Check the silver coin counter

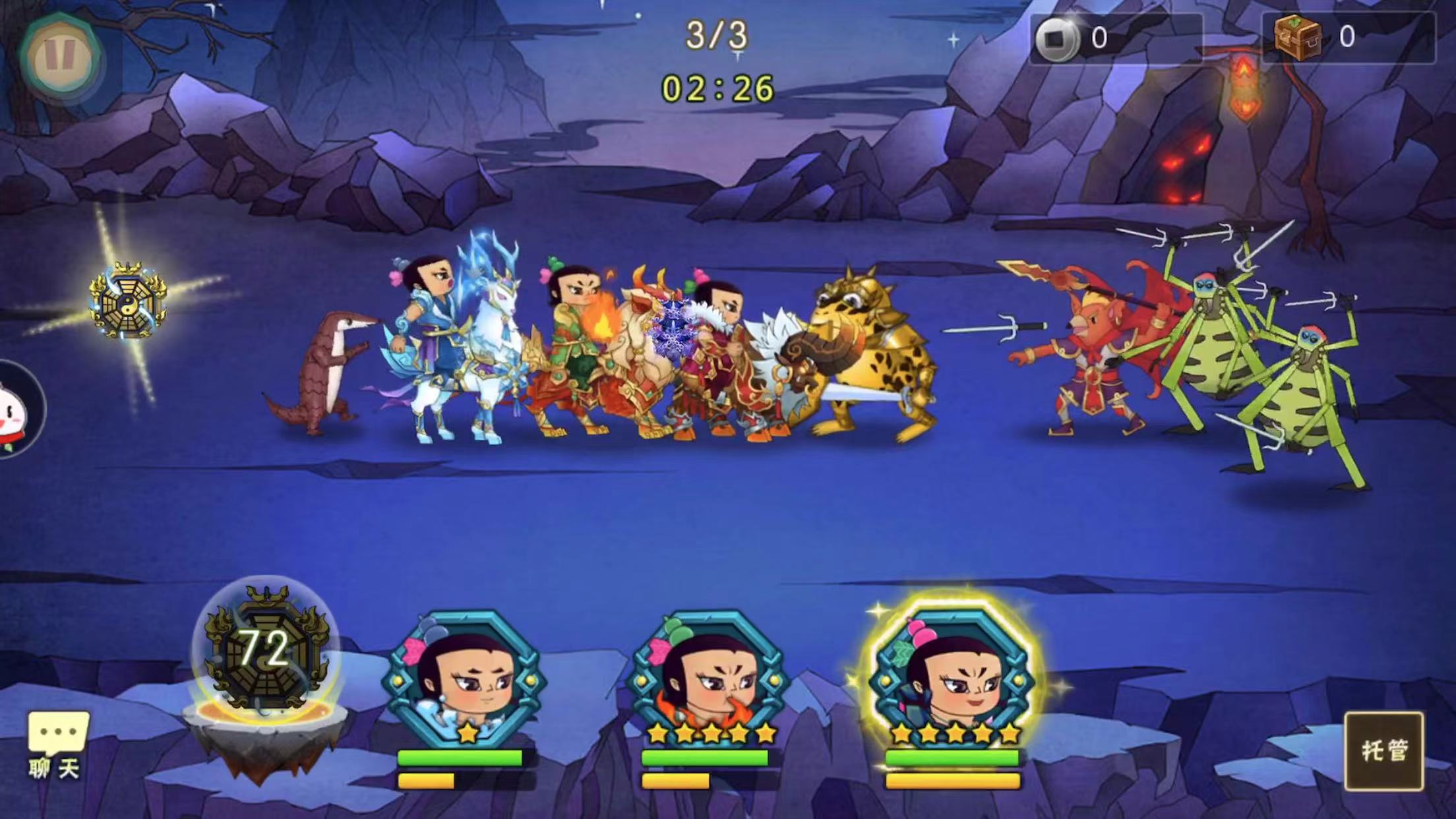(x=1114, y=39)
